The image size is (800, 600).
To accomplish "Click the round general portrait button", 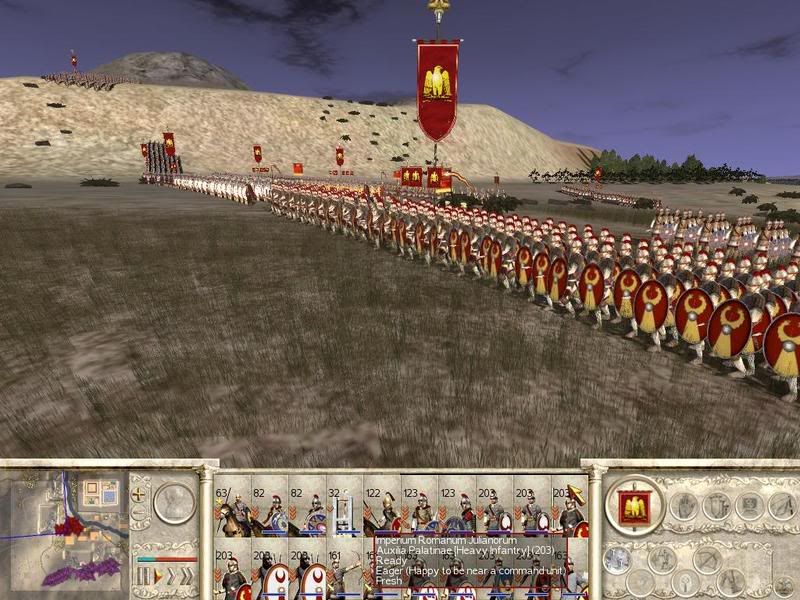I will [x=174, y=503].
